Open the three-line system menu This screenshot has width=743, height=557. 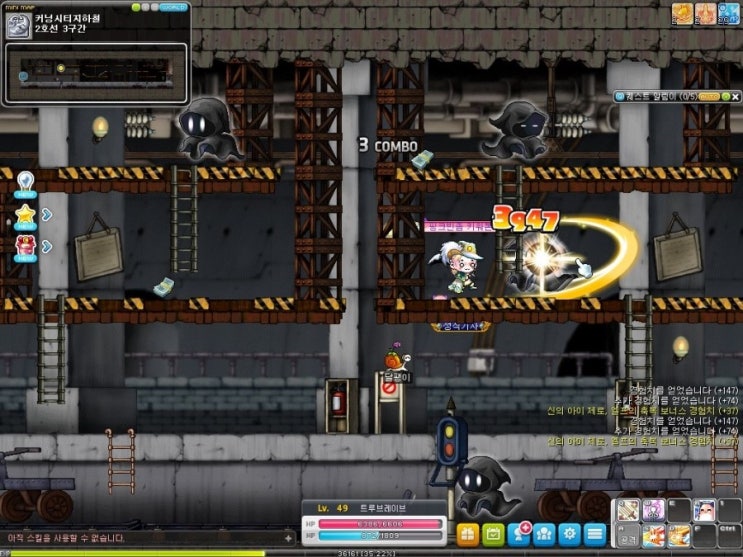click(x=596, y=534)
